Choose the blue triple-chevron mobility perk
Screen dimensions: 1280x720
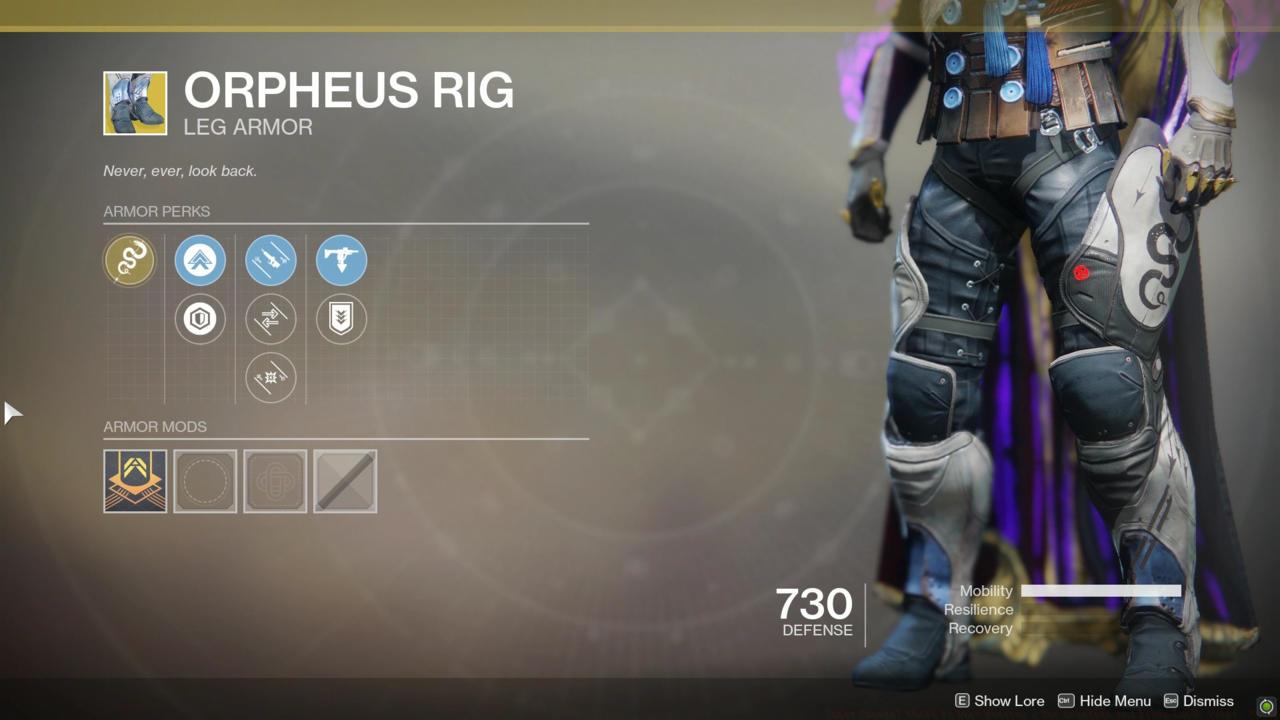pyautogui.click(x=200, y=261)
